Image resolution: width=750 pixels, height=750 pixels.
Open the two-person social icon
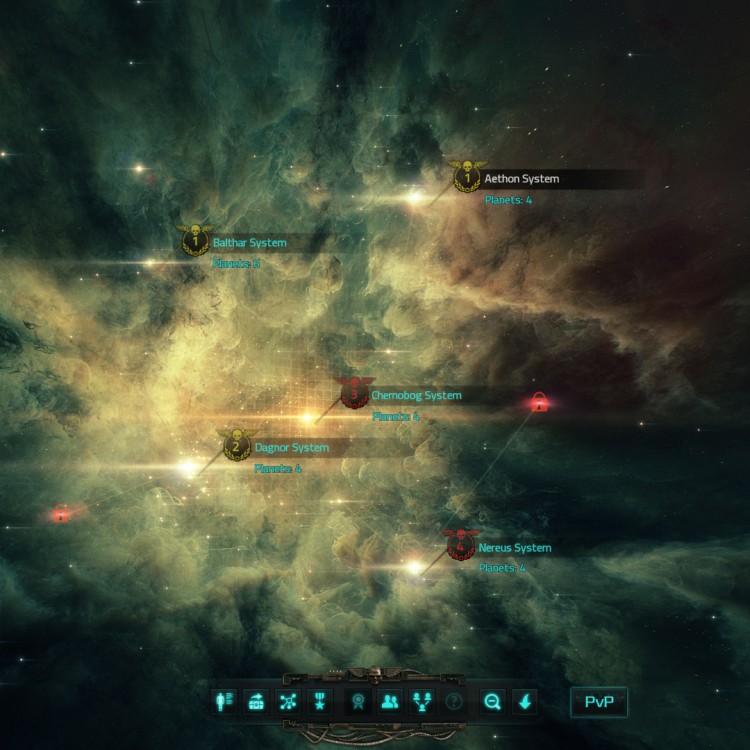(x=389, y=701)
